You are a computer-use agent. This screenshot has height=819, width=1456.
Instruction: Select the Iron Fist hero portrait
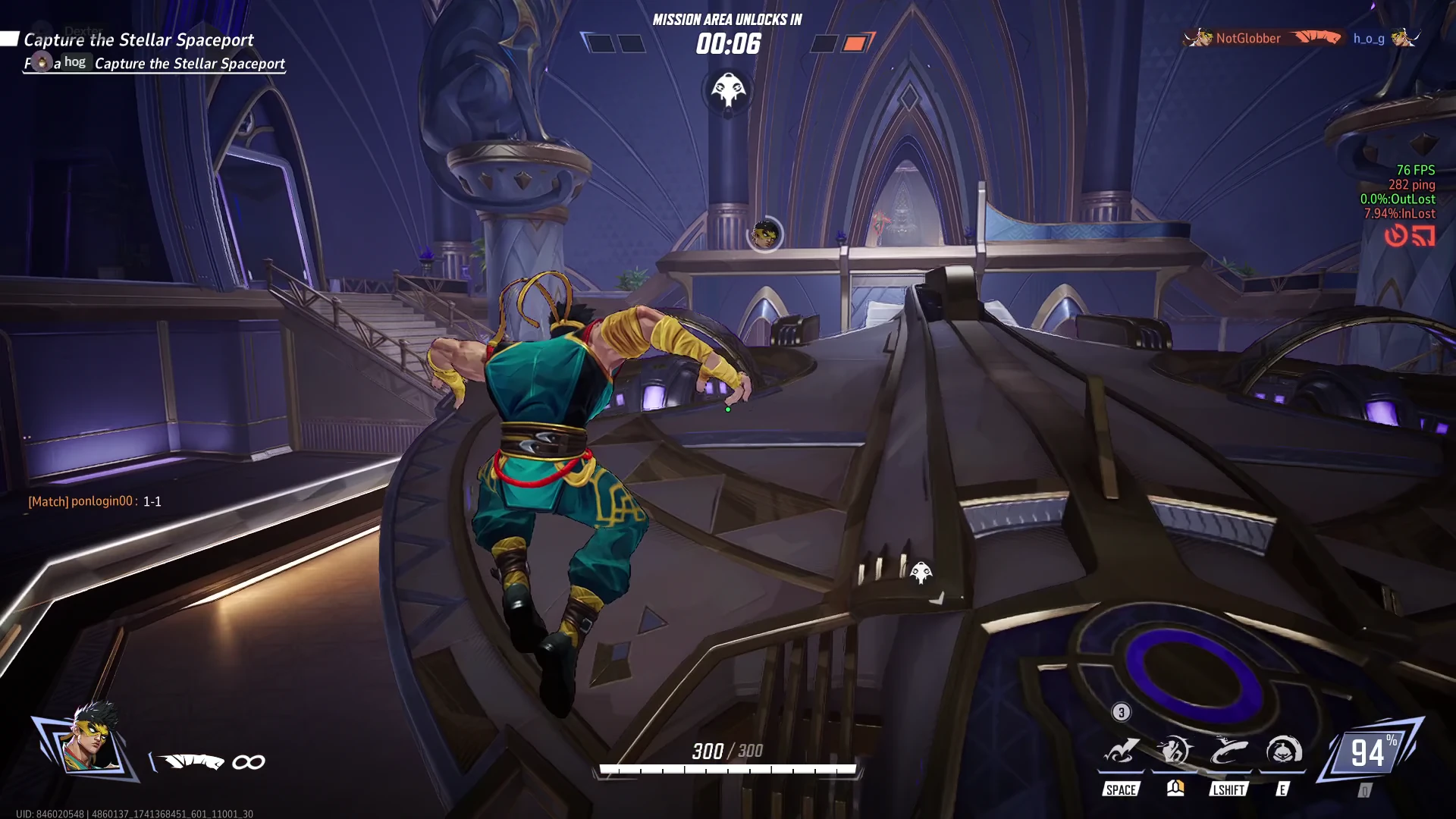90,740
